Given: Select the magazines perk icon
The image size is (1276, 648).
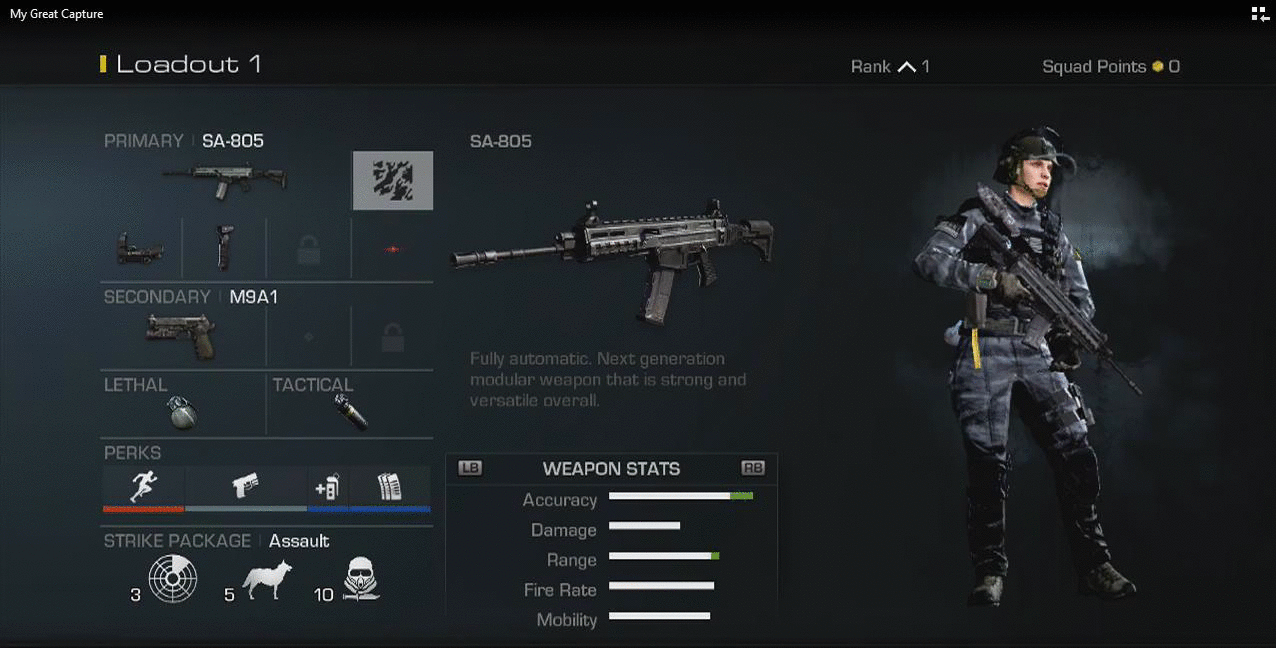Looking at the screenshot, I should (389, 487).
